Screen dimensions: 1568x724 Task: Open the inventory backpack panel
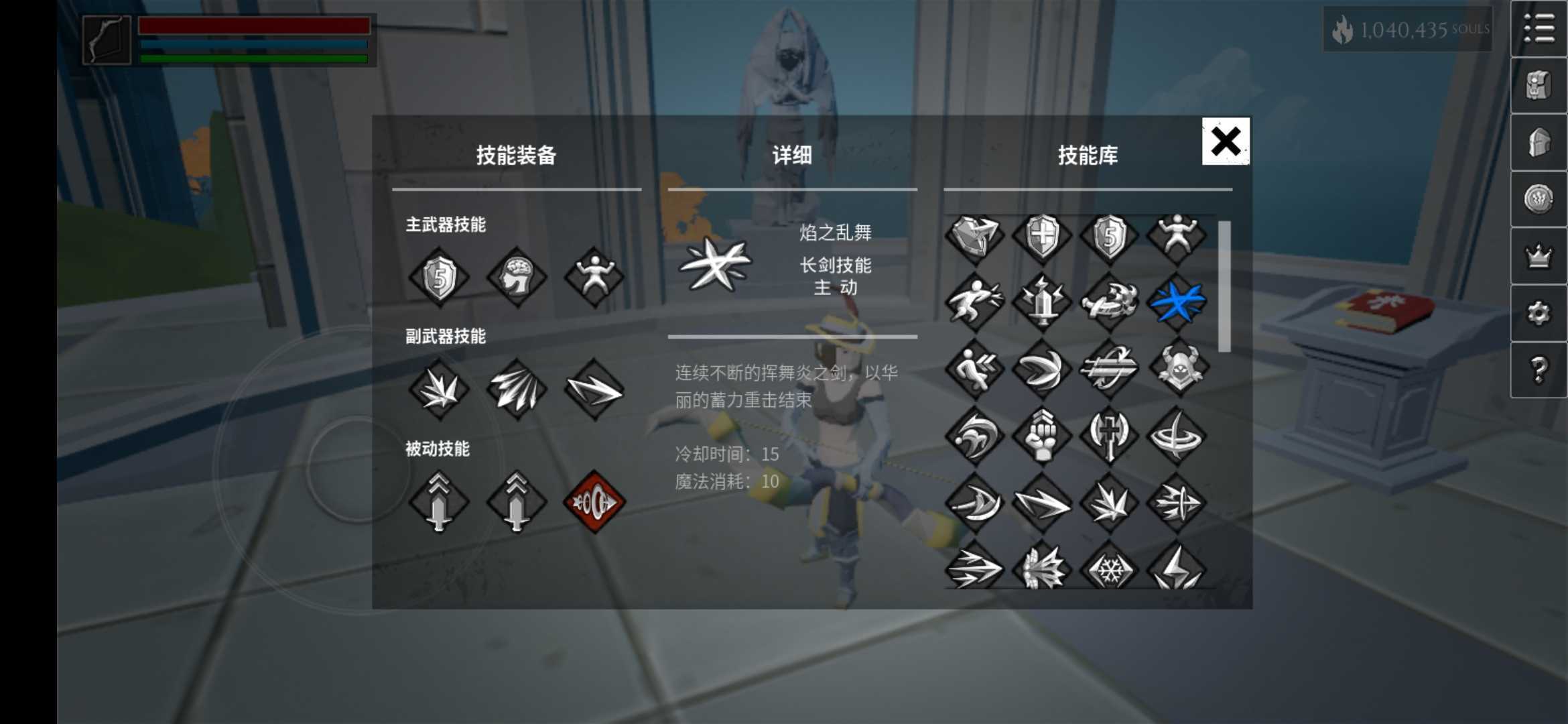pyautogui.click(x=1539, y=86)
